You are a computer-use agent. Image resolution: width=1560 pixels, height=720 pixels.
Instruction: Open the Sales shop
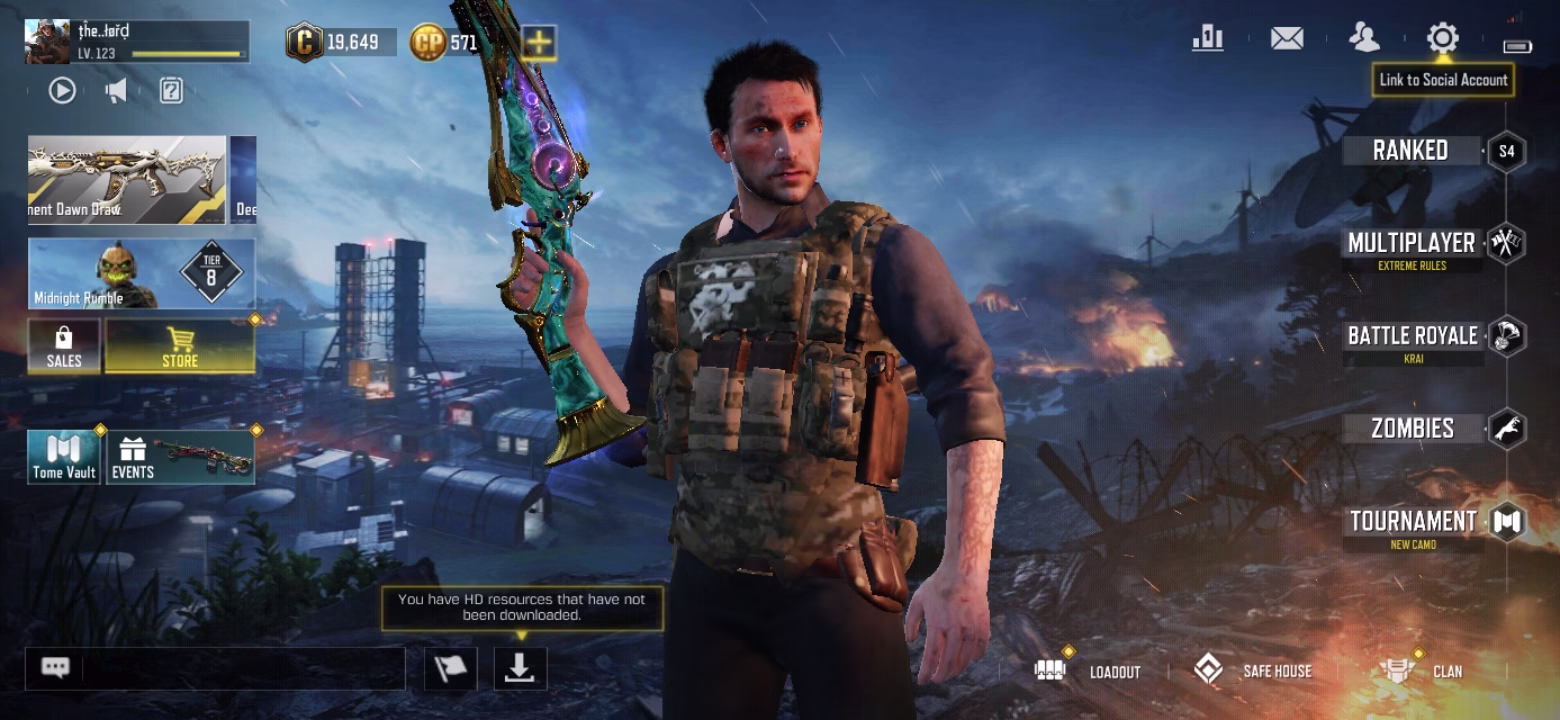click(64, 346)
